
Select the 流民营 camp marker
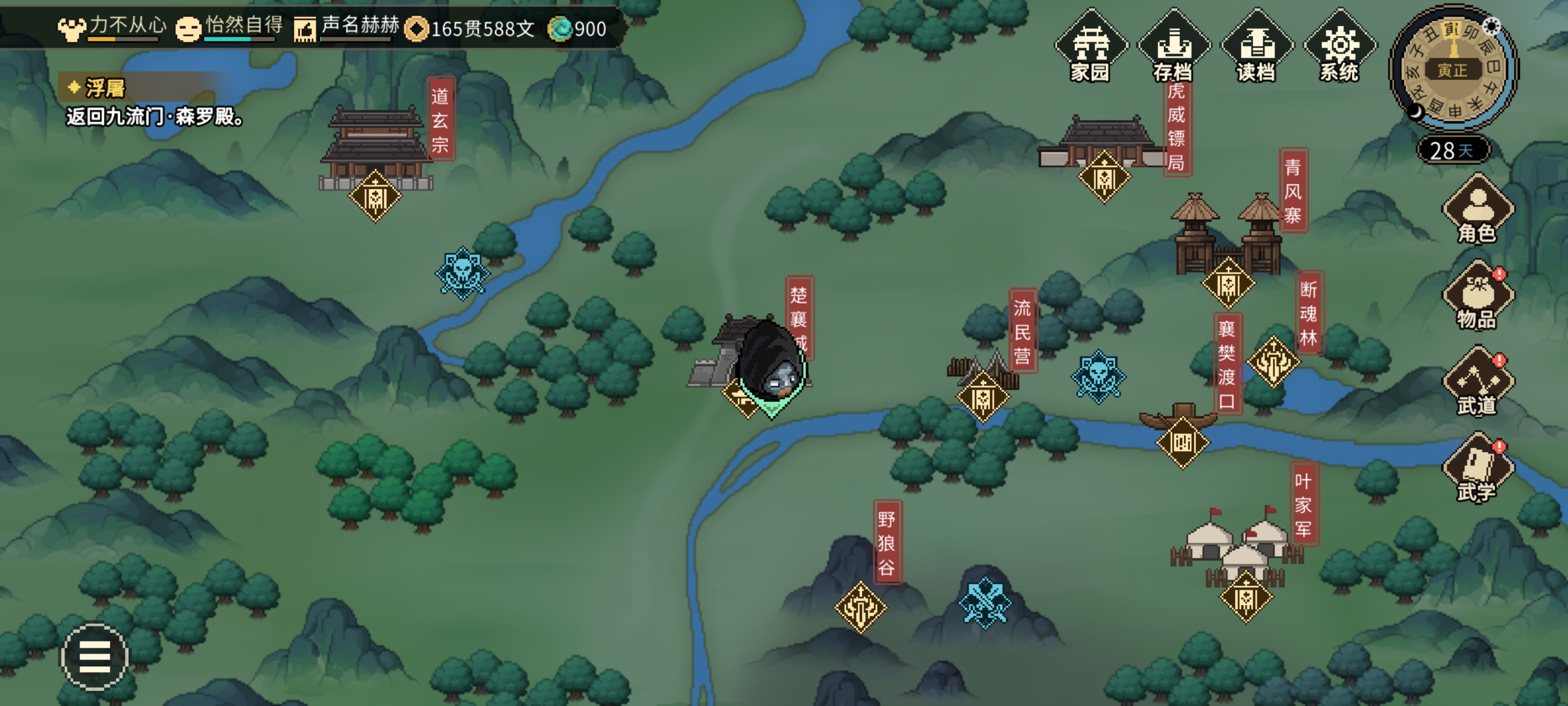tap(982, 397)
